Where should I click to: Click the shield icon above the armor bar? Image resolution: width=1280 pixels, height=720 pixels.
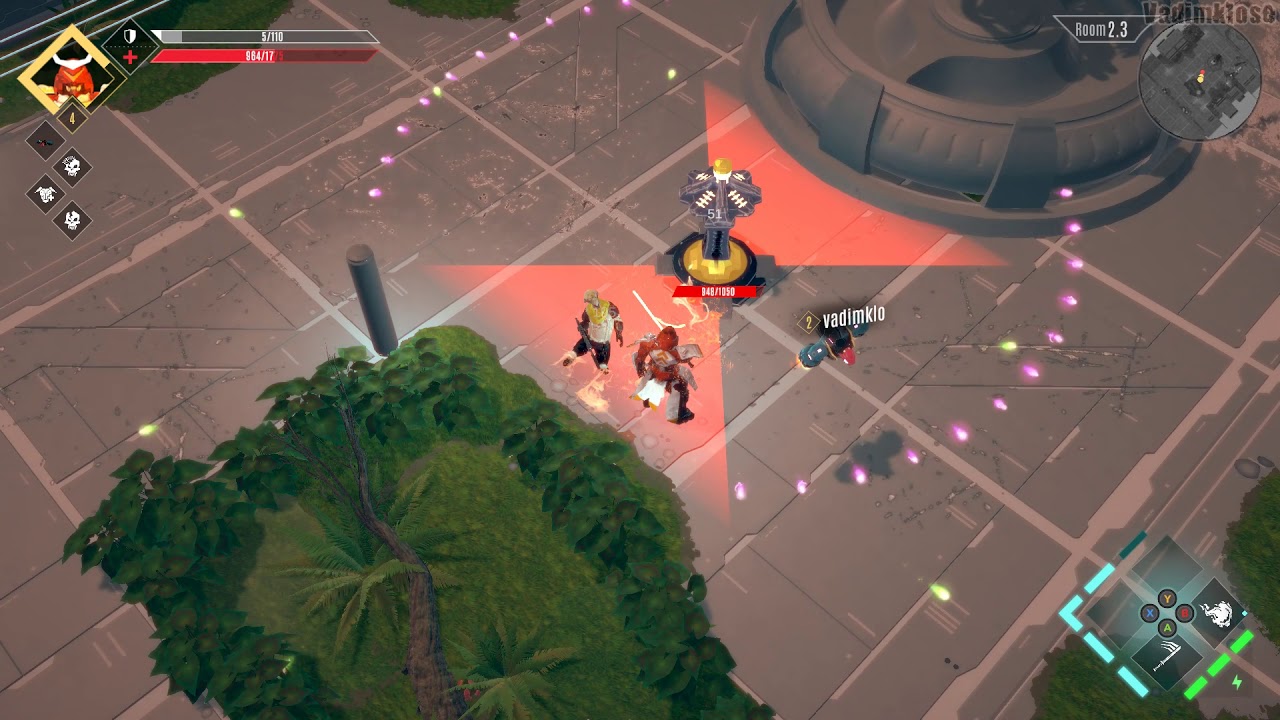point(129,35)
